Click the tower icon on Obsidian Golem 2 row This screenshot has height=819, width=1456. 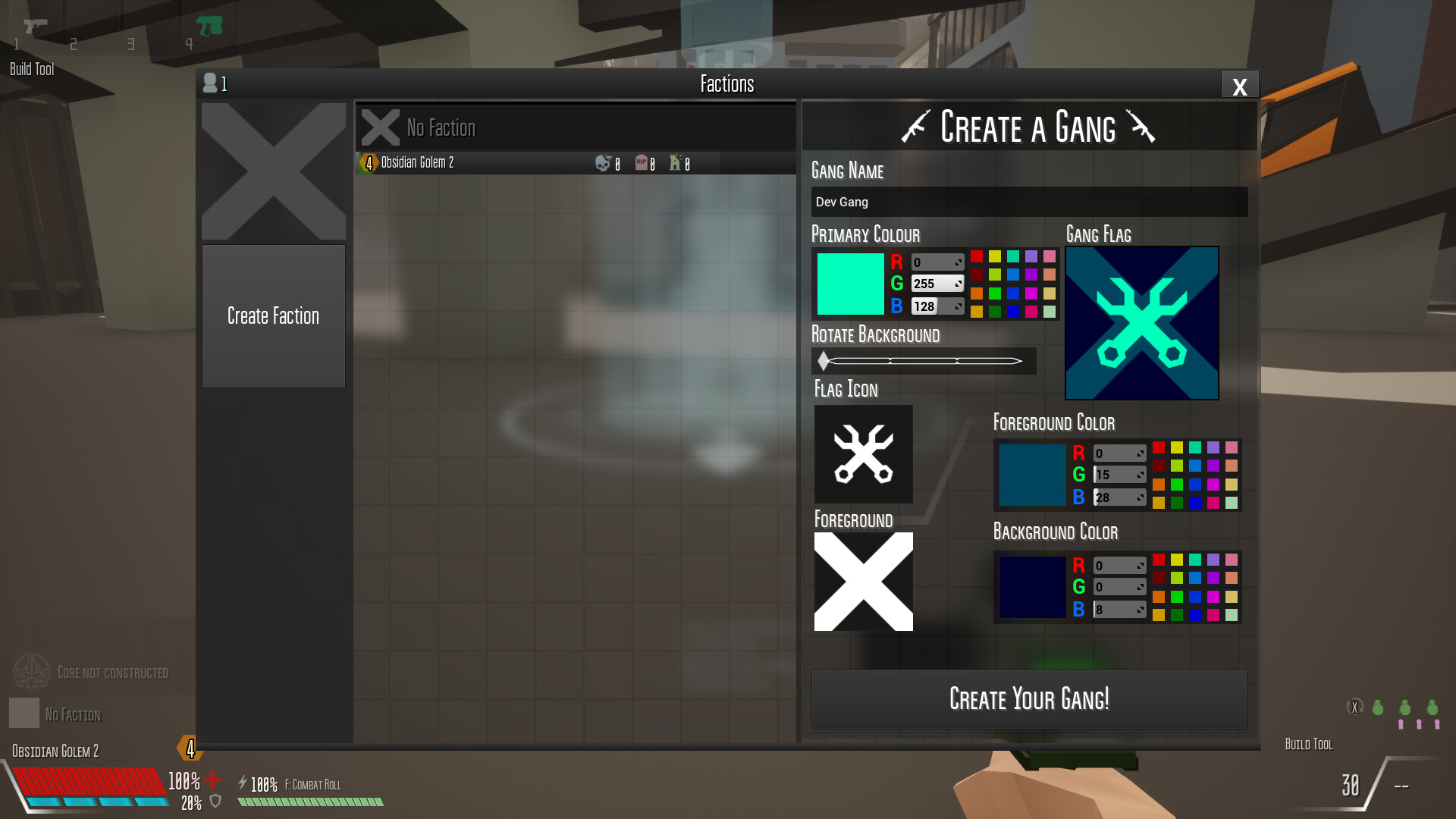[x=677, y=162]
